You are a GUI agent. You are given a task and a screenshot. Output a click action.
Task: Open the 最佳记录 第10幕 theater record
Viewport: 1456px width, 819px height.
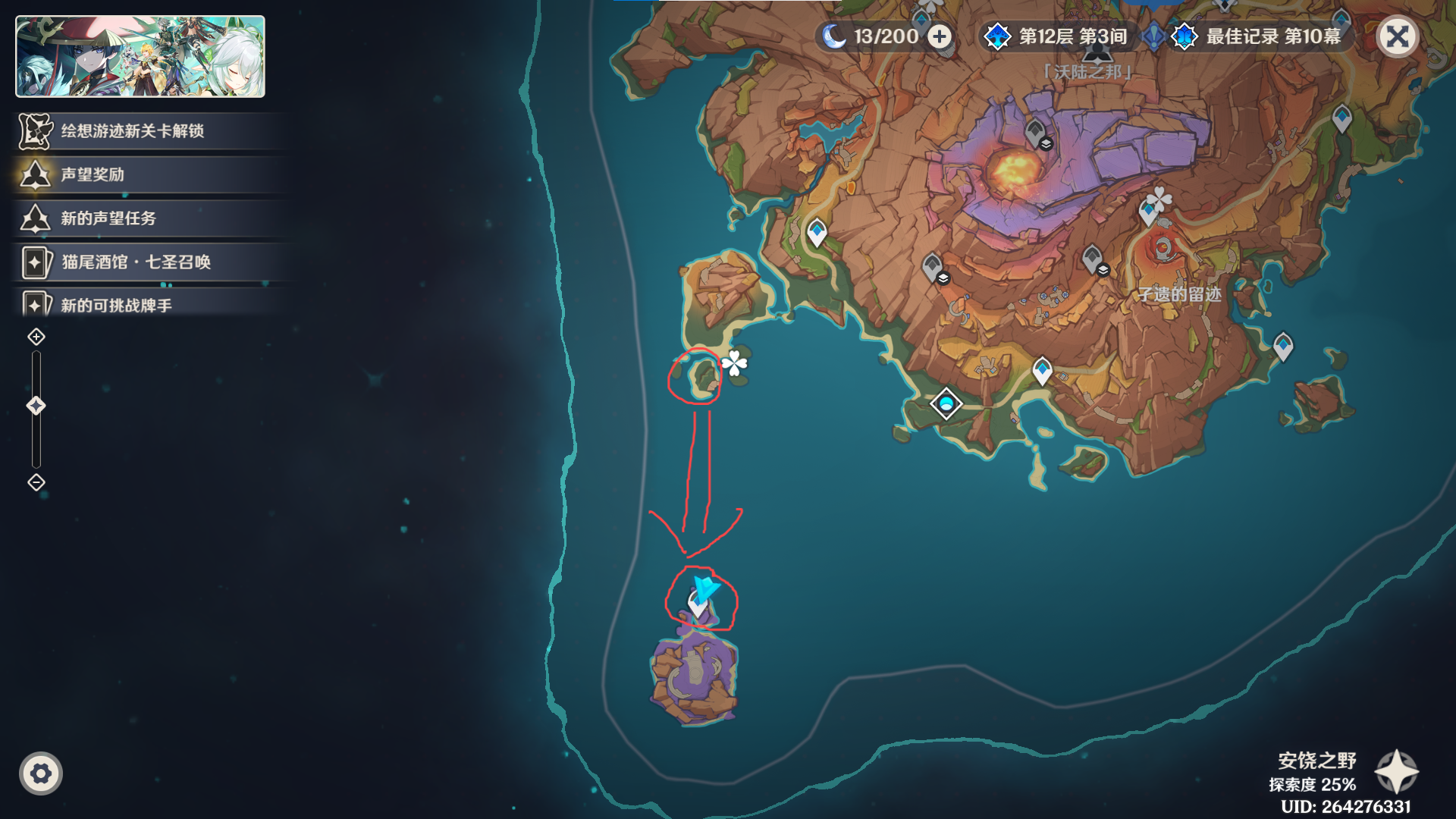click(x=1259, y=36)
